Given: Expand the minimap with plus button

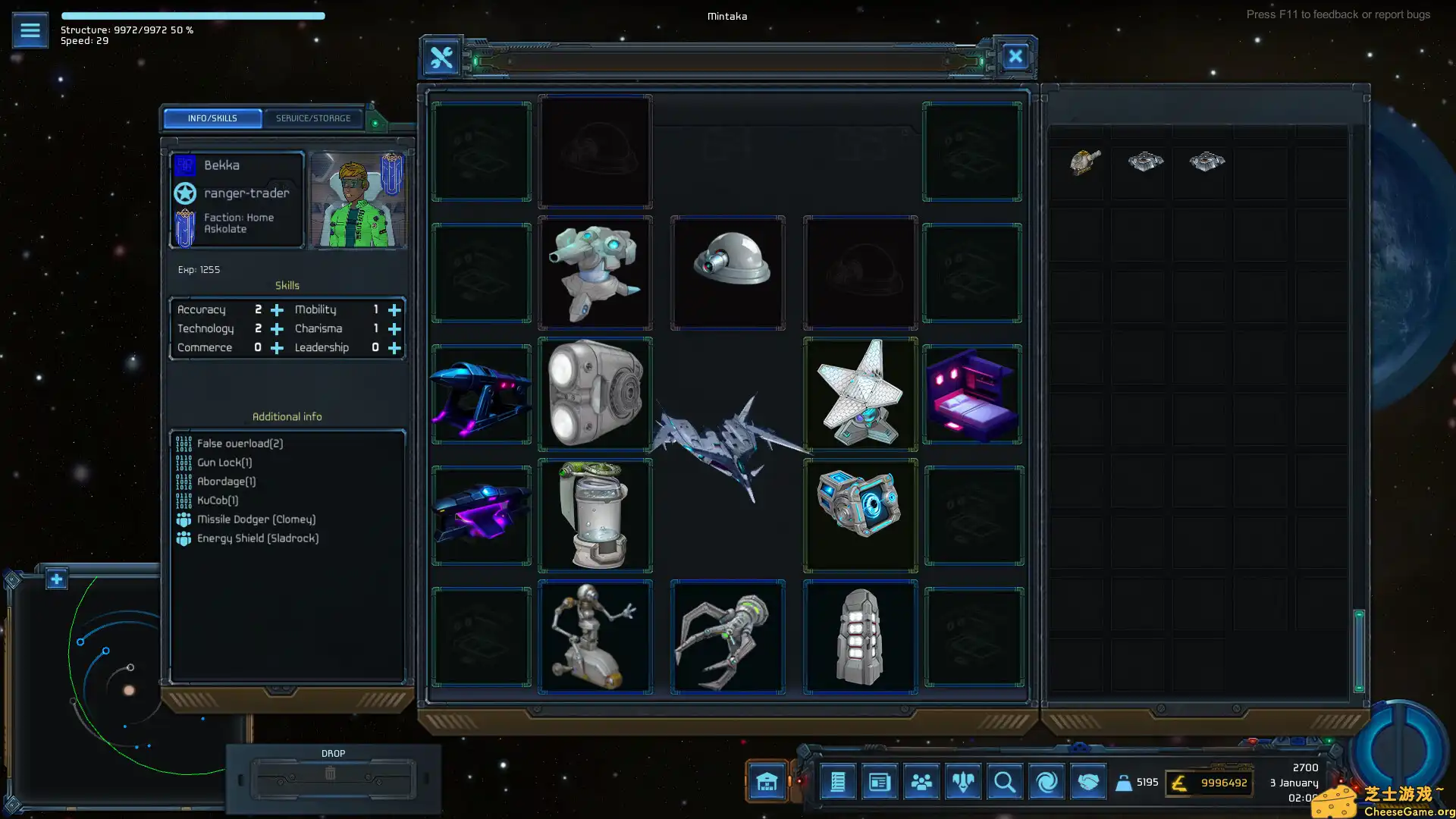Looking at the screenshot, I should pyautogui.click(x=56, y=579).
